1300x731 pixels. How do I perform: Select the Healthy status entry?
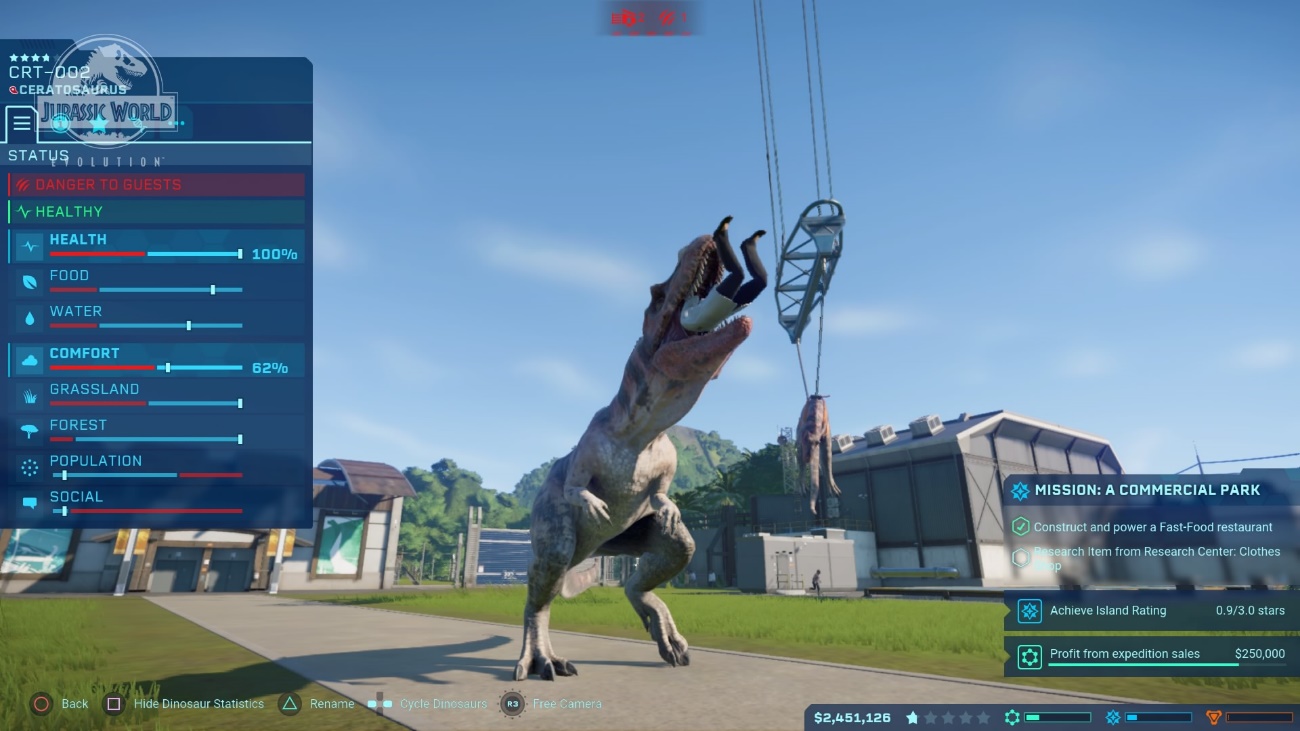(157, 212)
